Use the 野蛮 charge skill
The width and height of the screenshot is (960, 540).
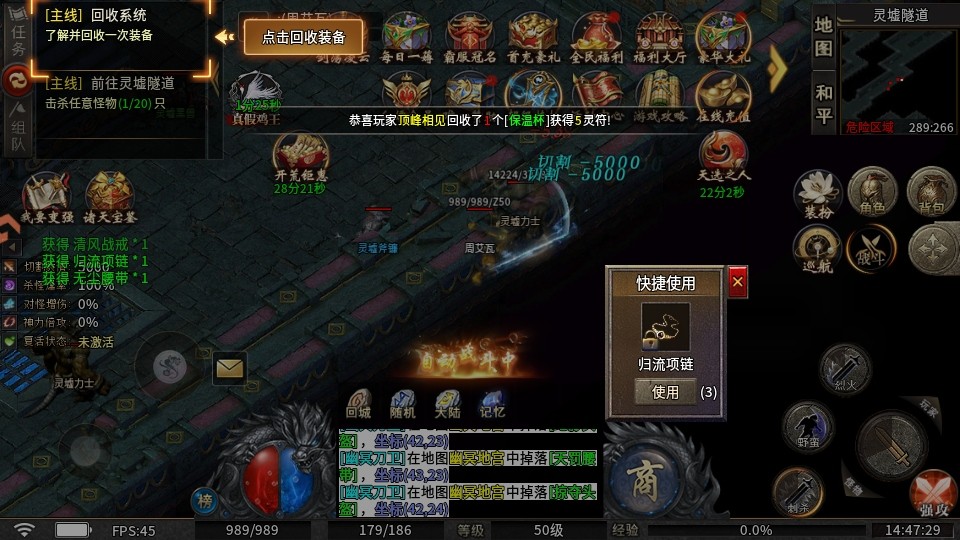[808, 425]
